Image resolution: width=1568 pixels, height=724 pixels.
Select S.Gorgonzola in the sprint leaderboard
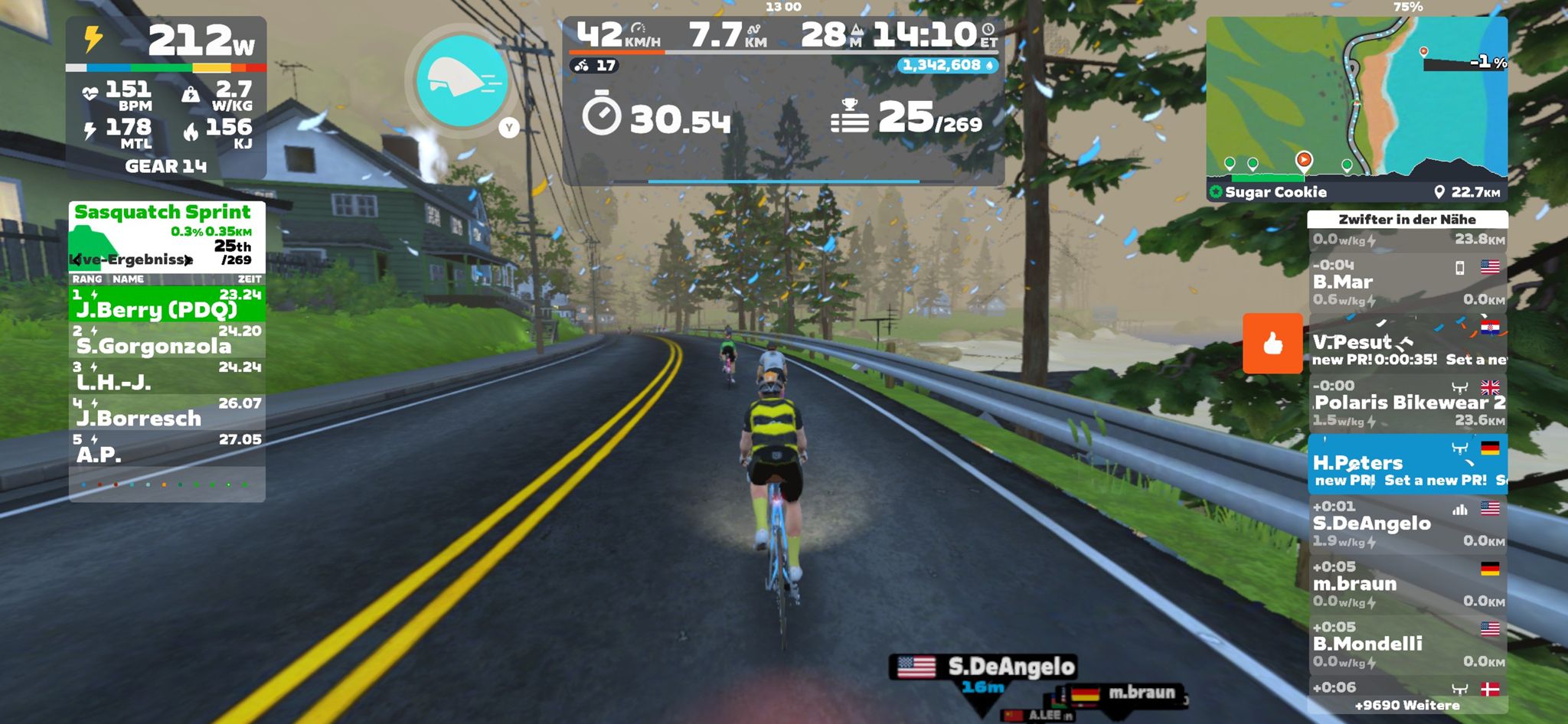click(167, 341)
